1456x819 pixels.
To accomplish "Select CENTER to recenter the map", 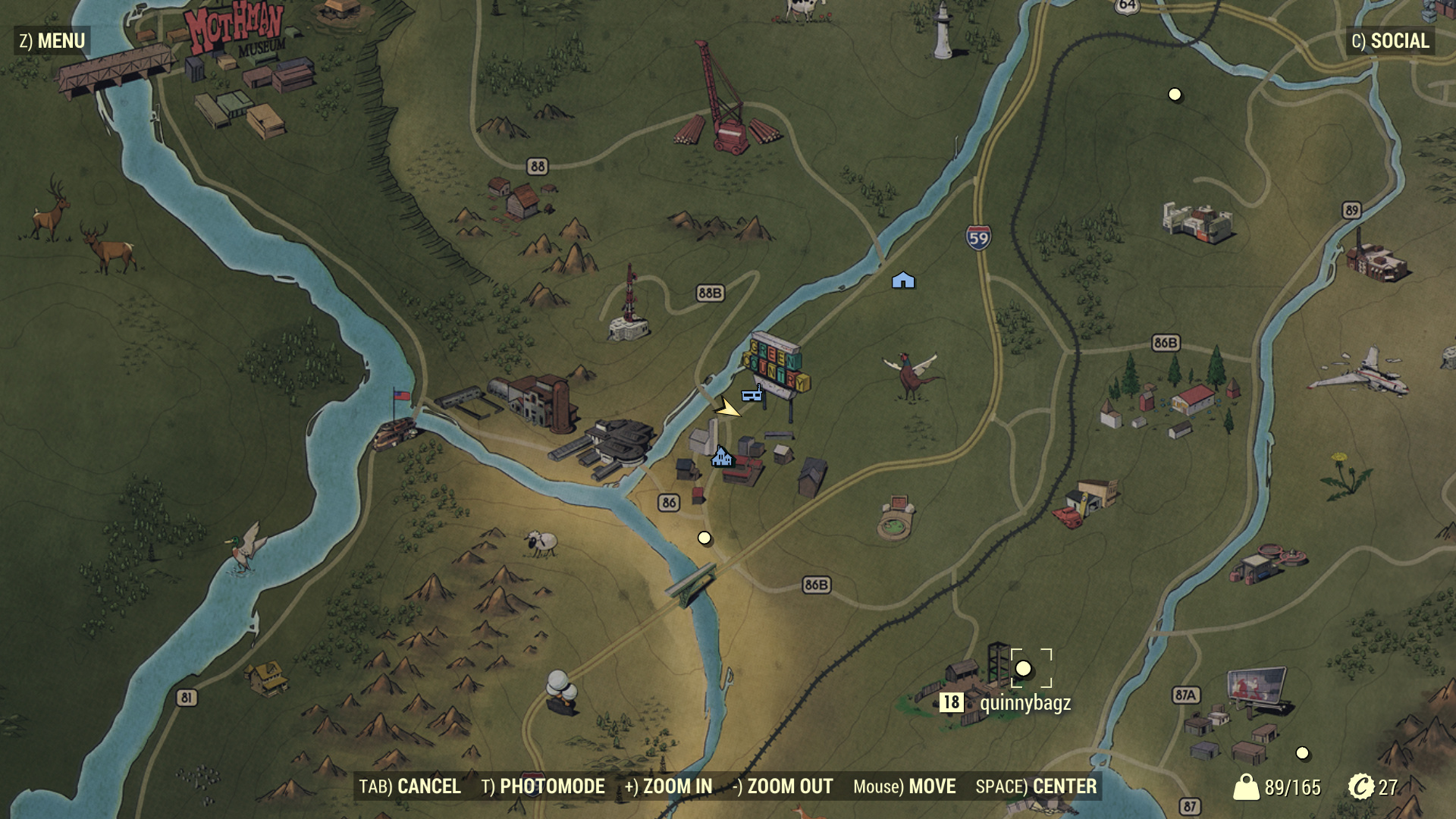I will coord(1036,786).
